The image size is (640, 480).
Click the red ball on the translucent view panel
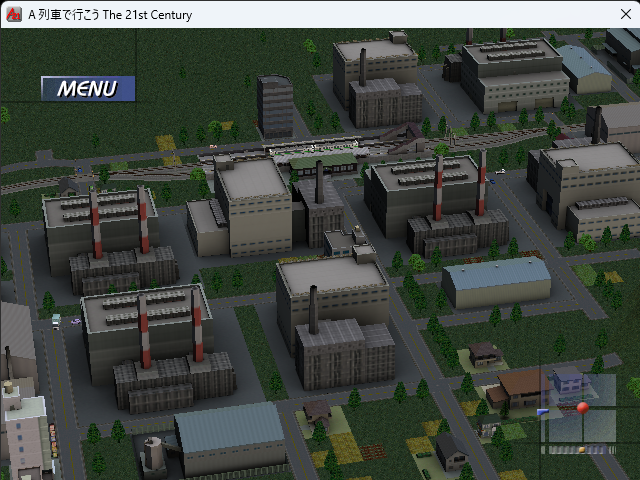coord(583,407)
